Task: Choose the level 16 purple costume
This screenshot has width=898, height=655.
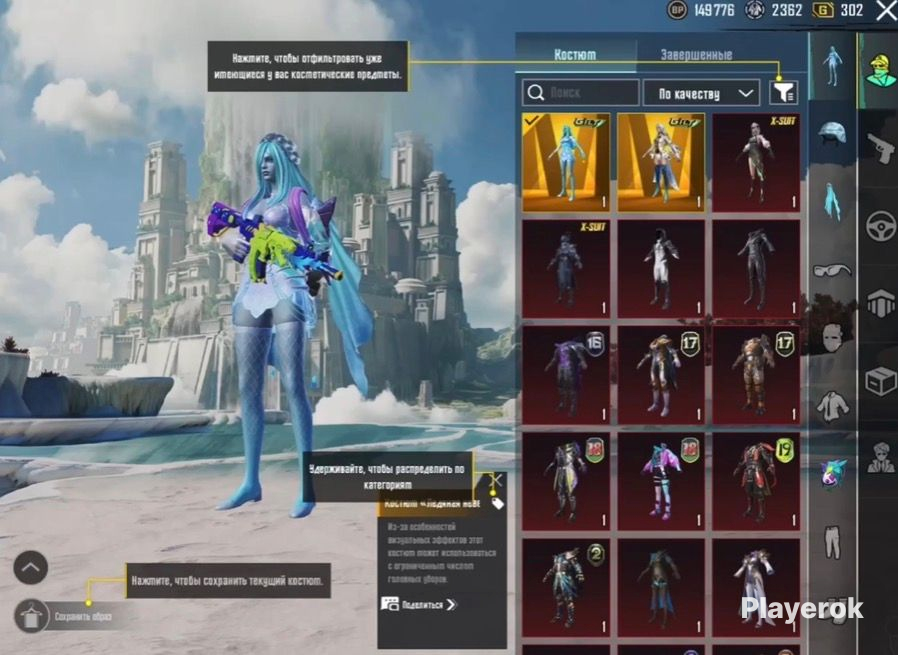Action: pos(565,373)
